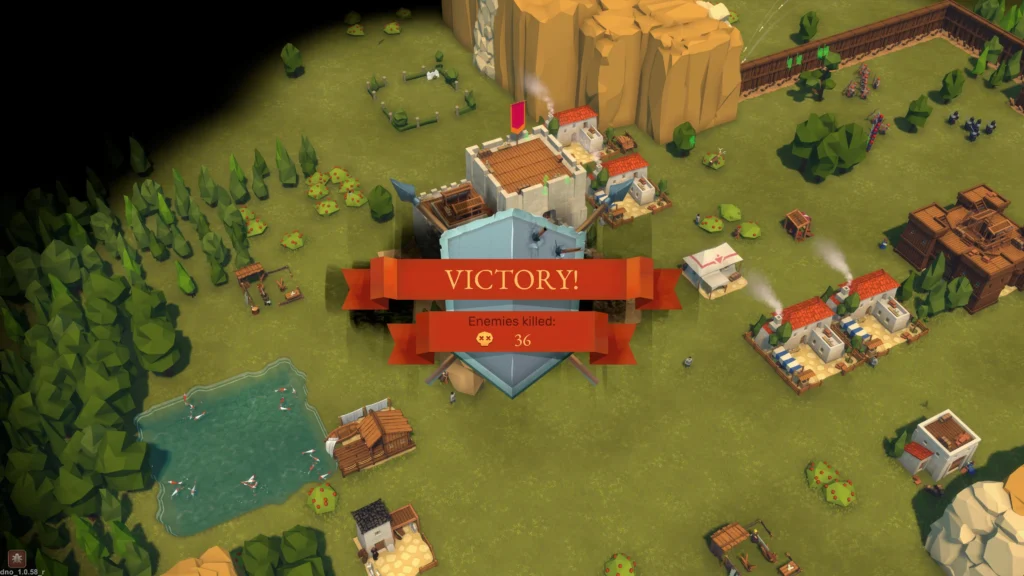Open the bug report icon
The image size is (1024, 576).
(x=15, y=557)
